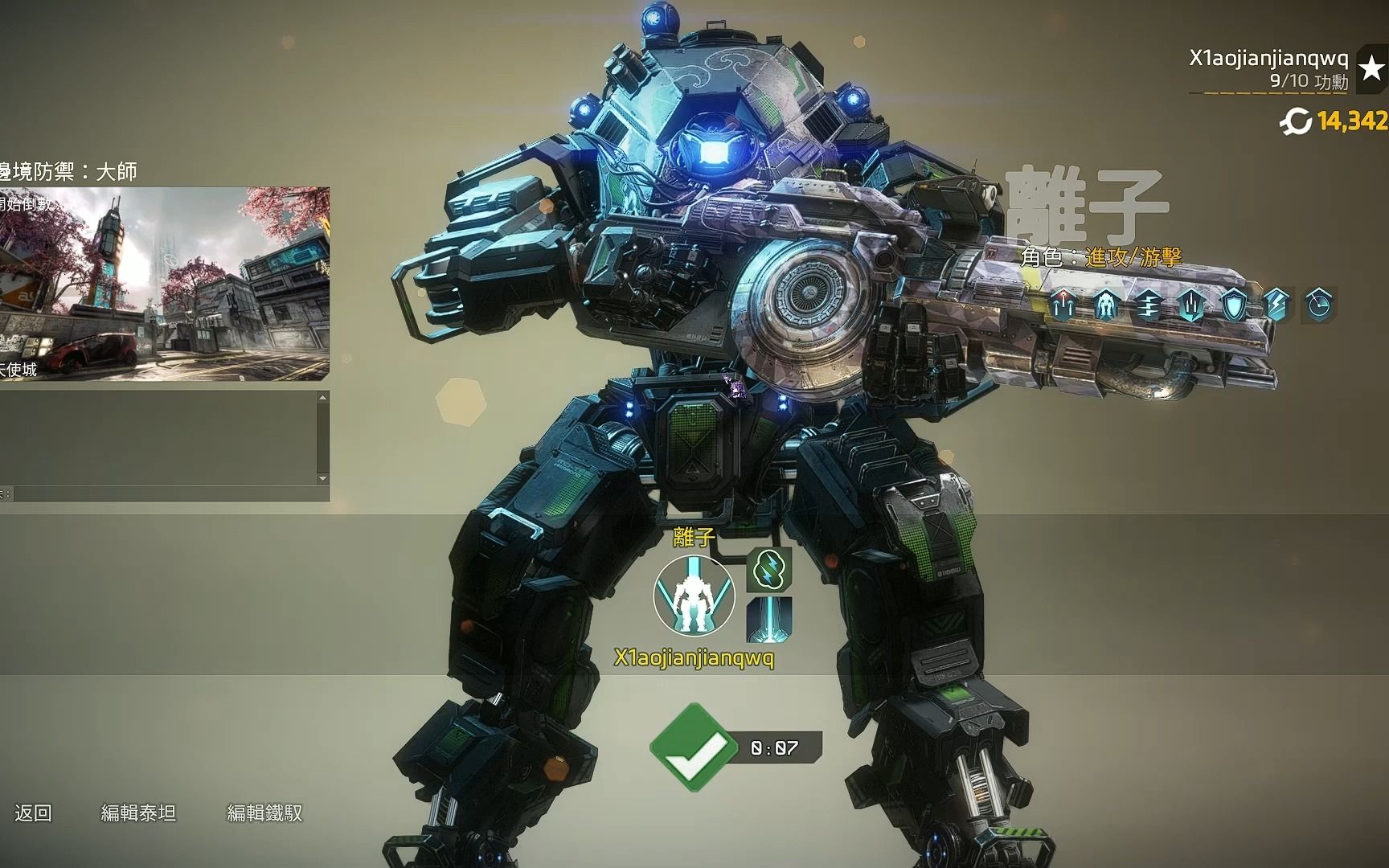Go back via the 返回 button
This screenshot has height=868, width=1389.
coord(33,813)
